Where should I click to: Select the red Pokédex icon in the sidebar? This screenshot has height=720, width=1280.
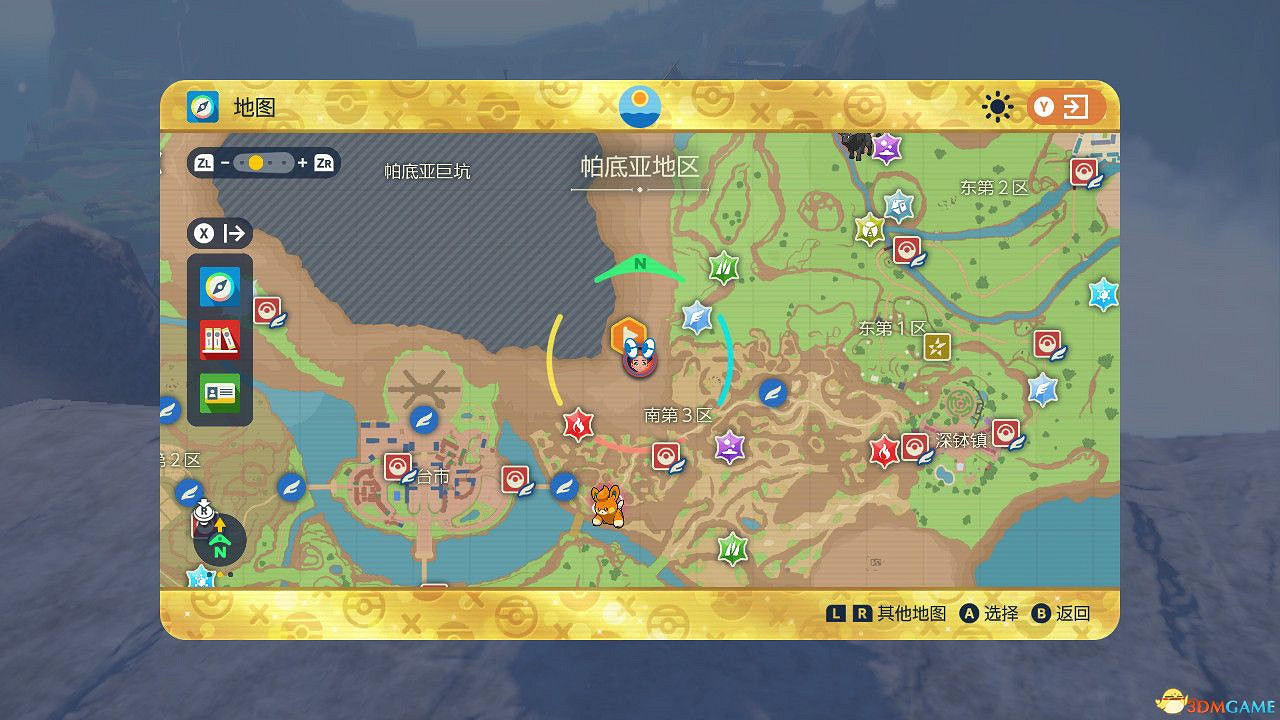point(218,339)
